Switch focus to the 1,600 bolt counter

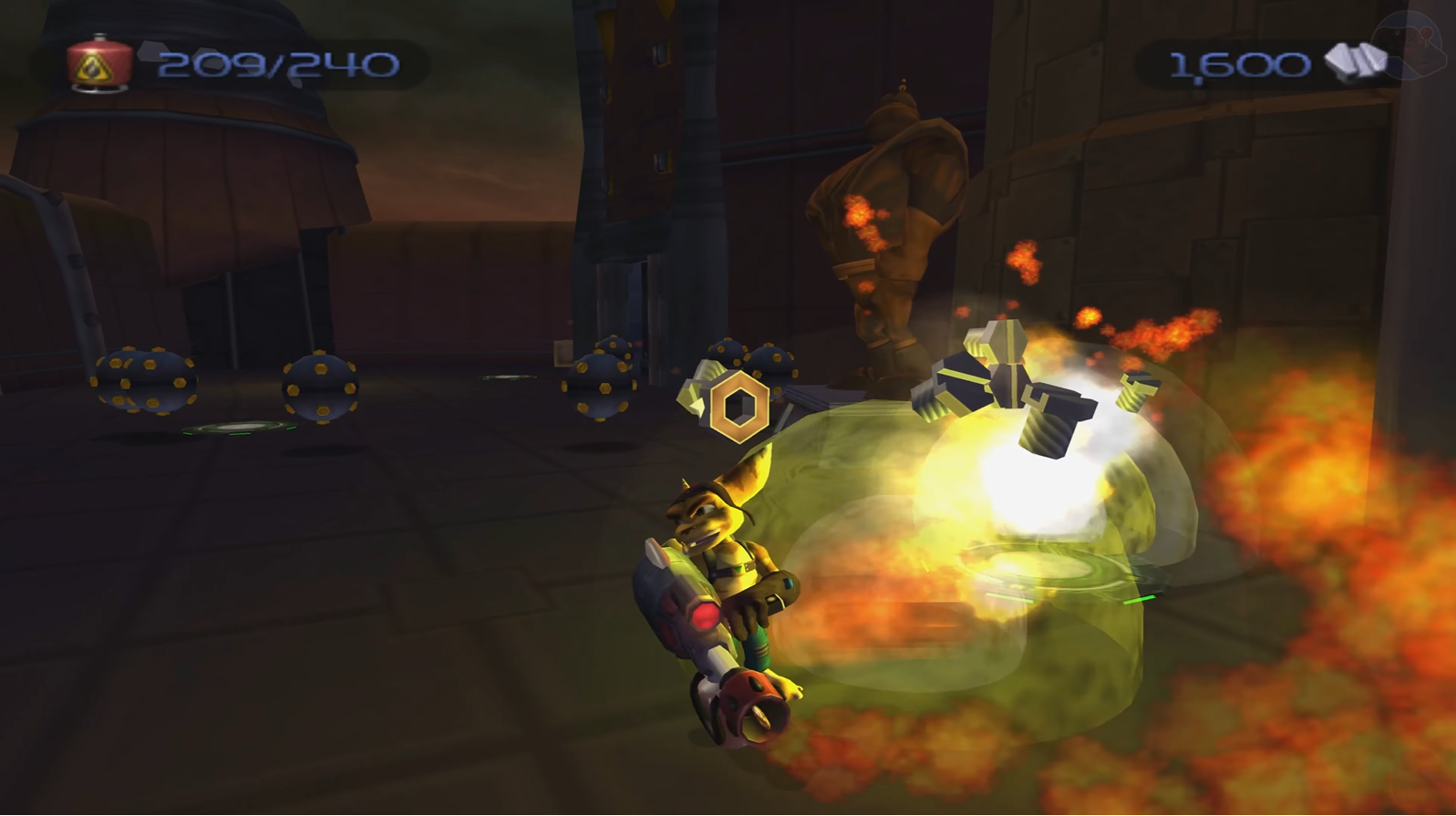point(1240,60)
